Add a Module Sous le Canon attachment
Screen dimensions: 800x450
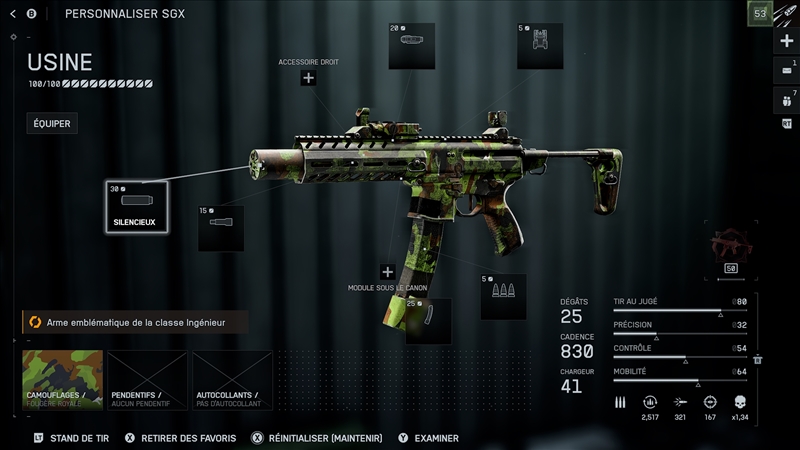tap(387, 272)
